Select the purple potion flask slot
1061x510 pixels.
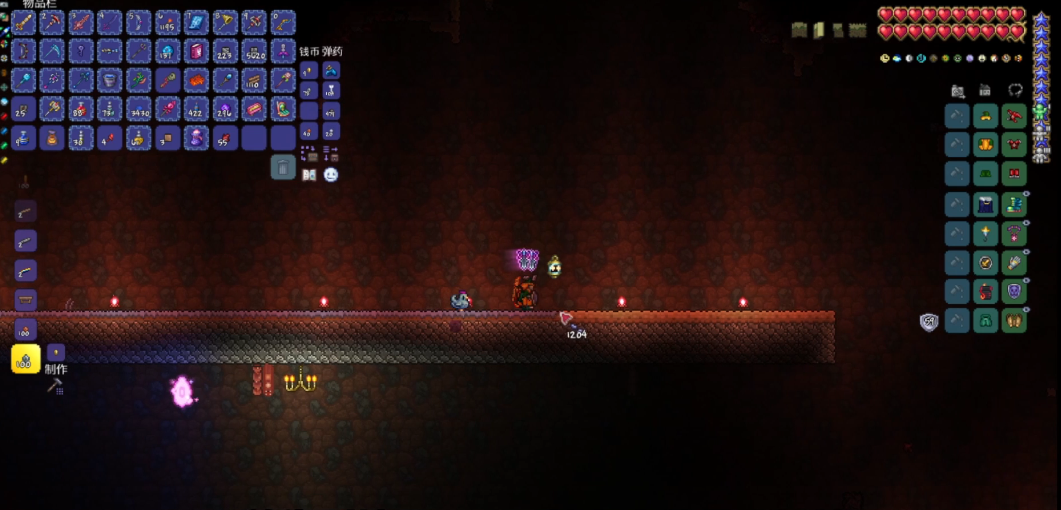coord(196,138)
